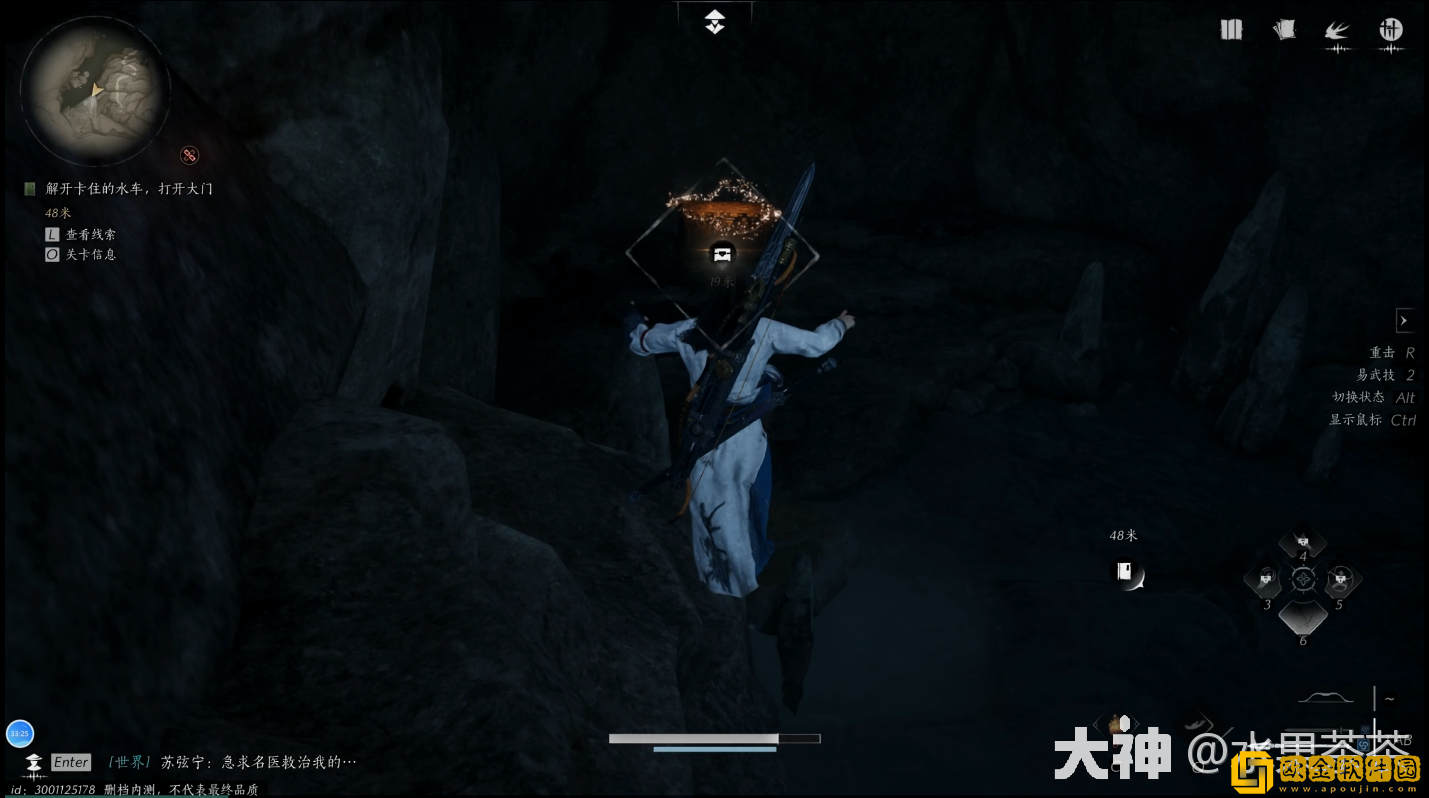
Task: Open the round crossed-blades menu icon
Action: click(x=1390, y=30)
